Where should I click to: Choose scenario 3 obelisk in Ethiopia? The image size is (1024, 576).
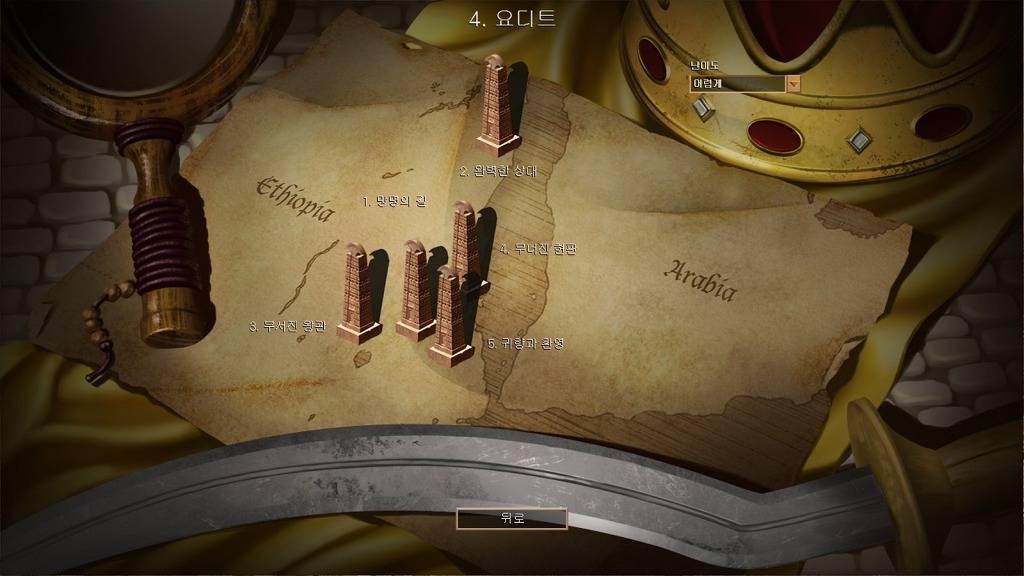[358, 292]
